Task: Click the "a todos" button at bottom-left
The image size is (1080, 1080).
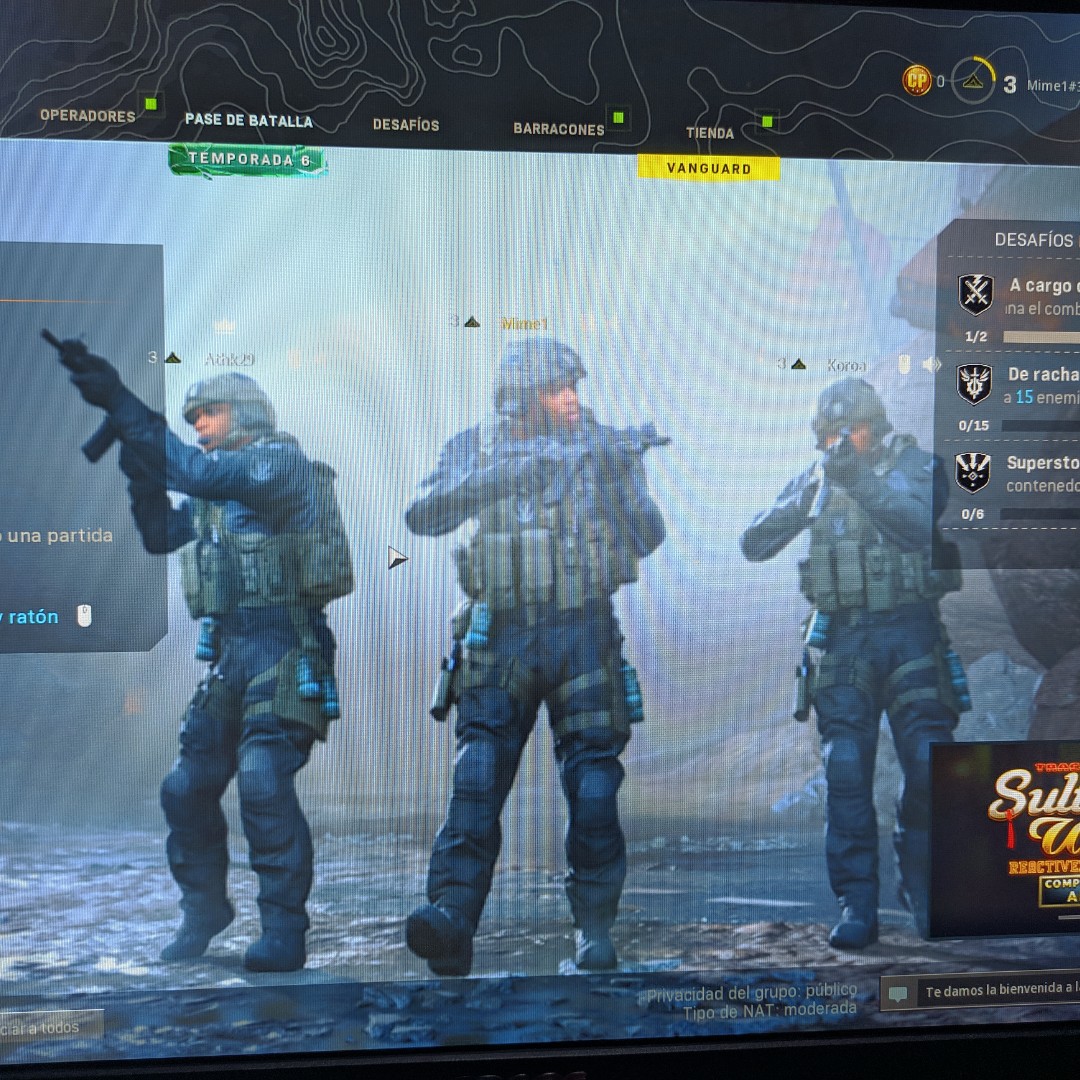Action: point(48,1027)
